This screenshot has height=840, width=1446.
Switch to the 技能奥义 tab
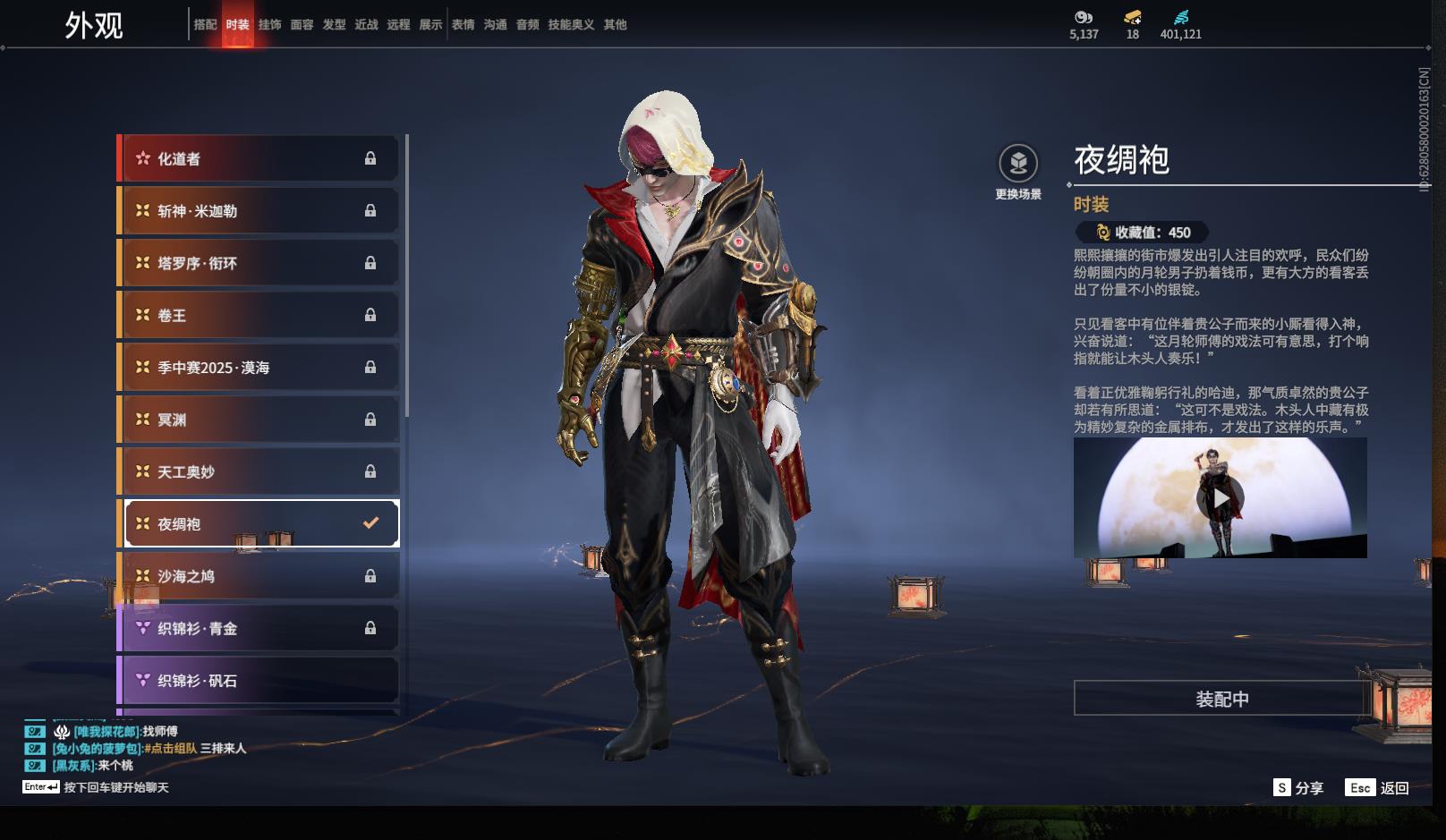tap(571, 25)
